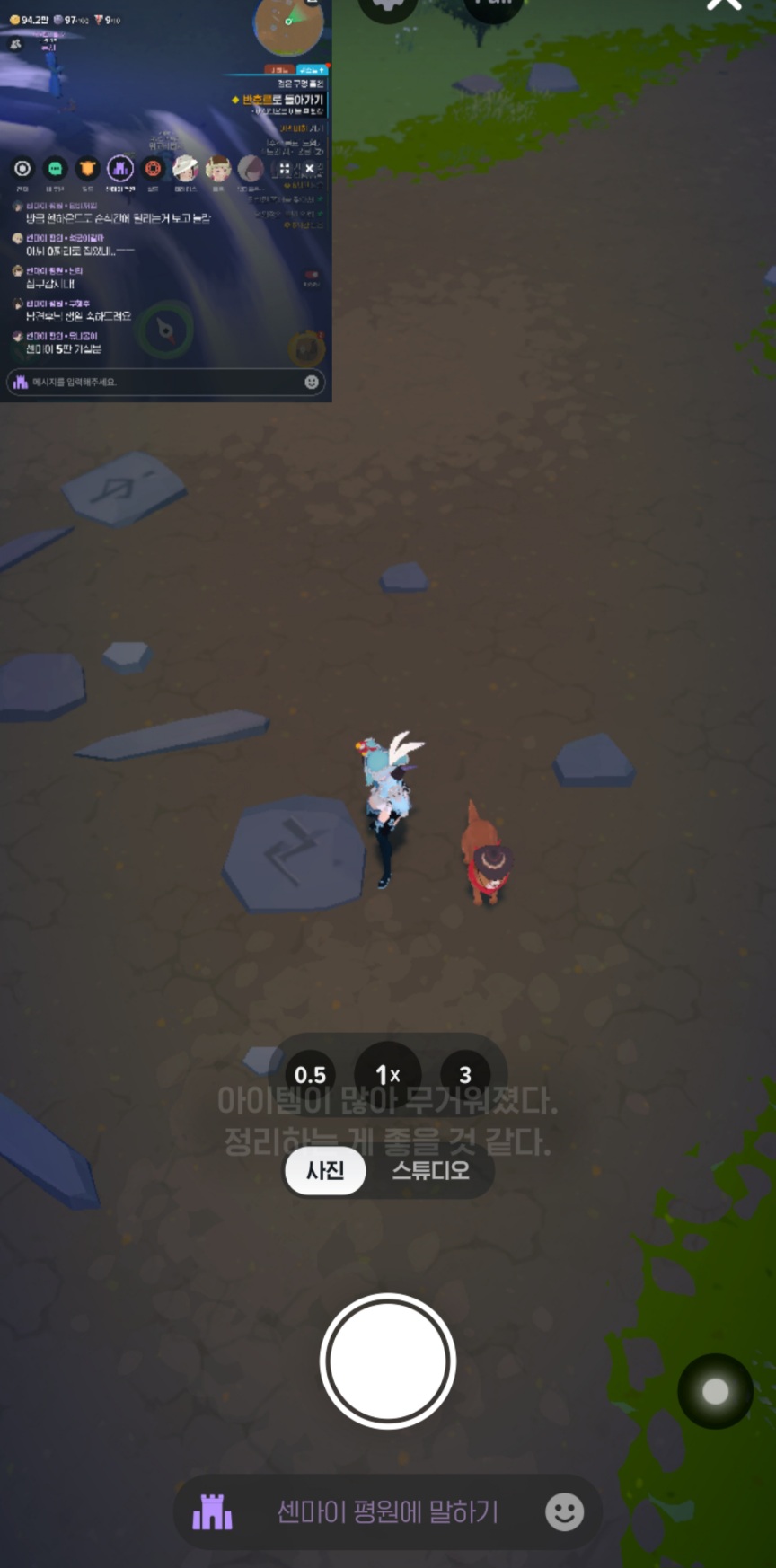
Task: Select the purple castle area channel in preview
Action: coord(120,168)
